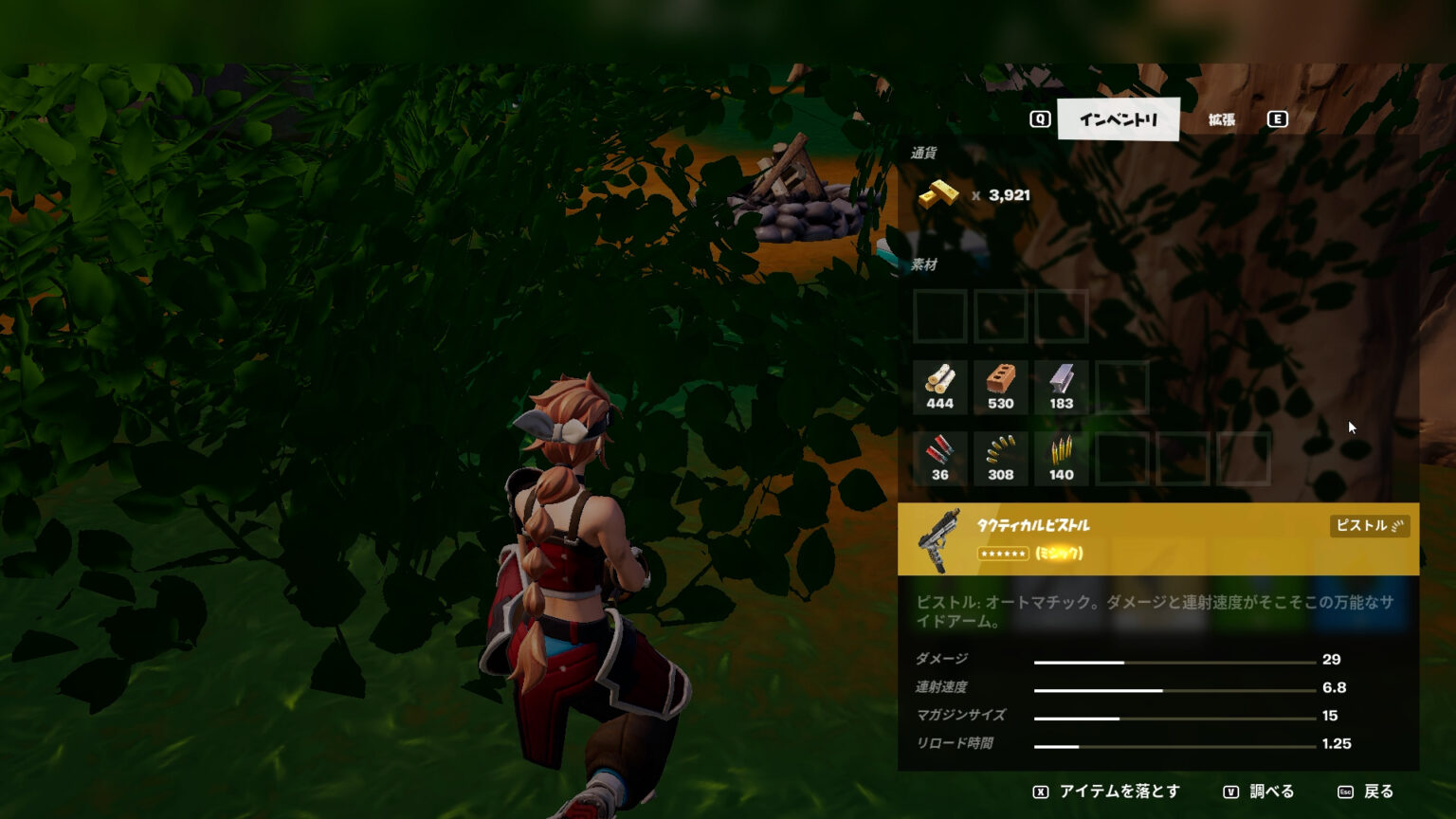Pick the shotgun shells ammo slot

click(x=940, y=459)
